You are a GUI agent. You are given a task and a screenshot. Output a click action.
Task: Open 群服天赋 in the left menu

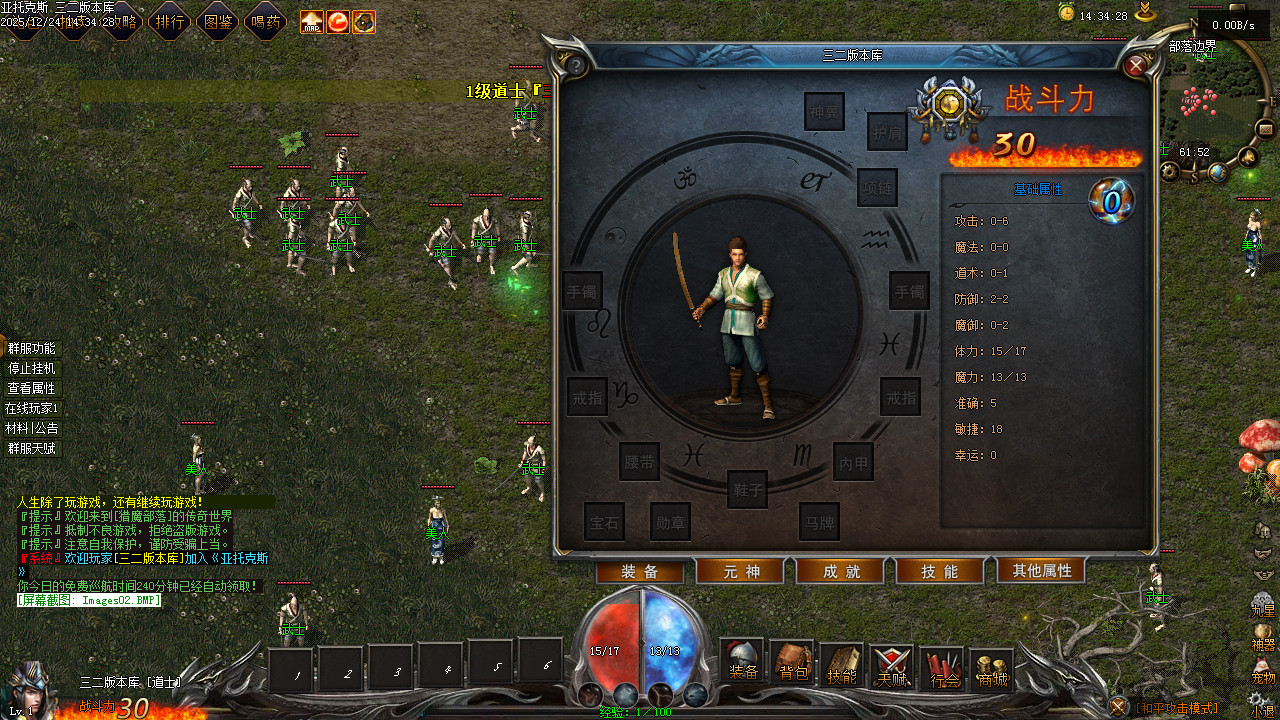click(31, 448)
